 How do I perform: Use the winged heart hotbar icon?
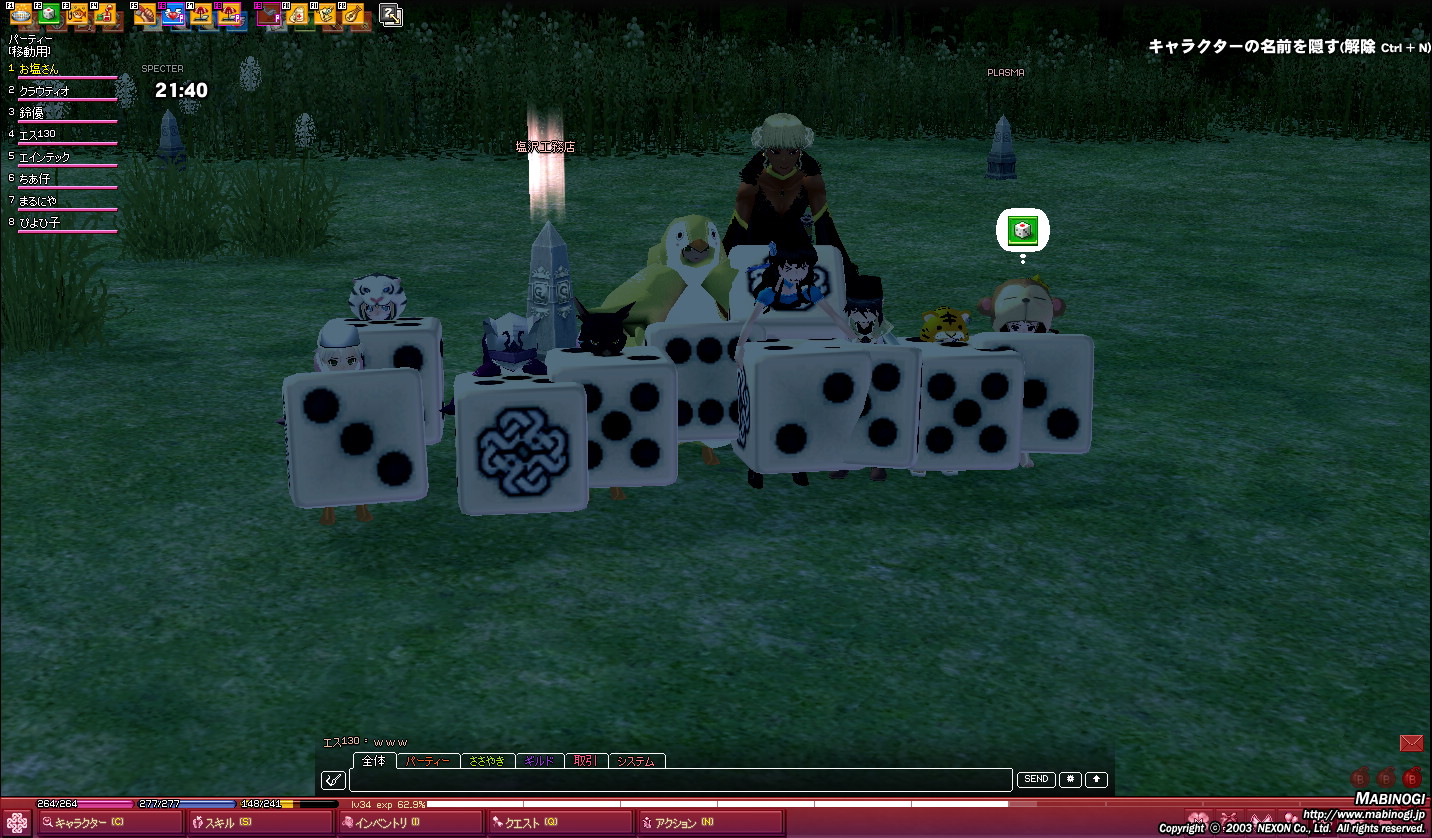(172, 15)
